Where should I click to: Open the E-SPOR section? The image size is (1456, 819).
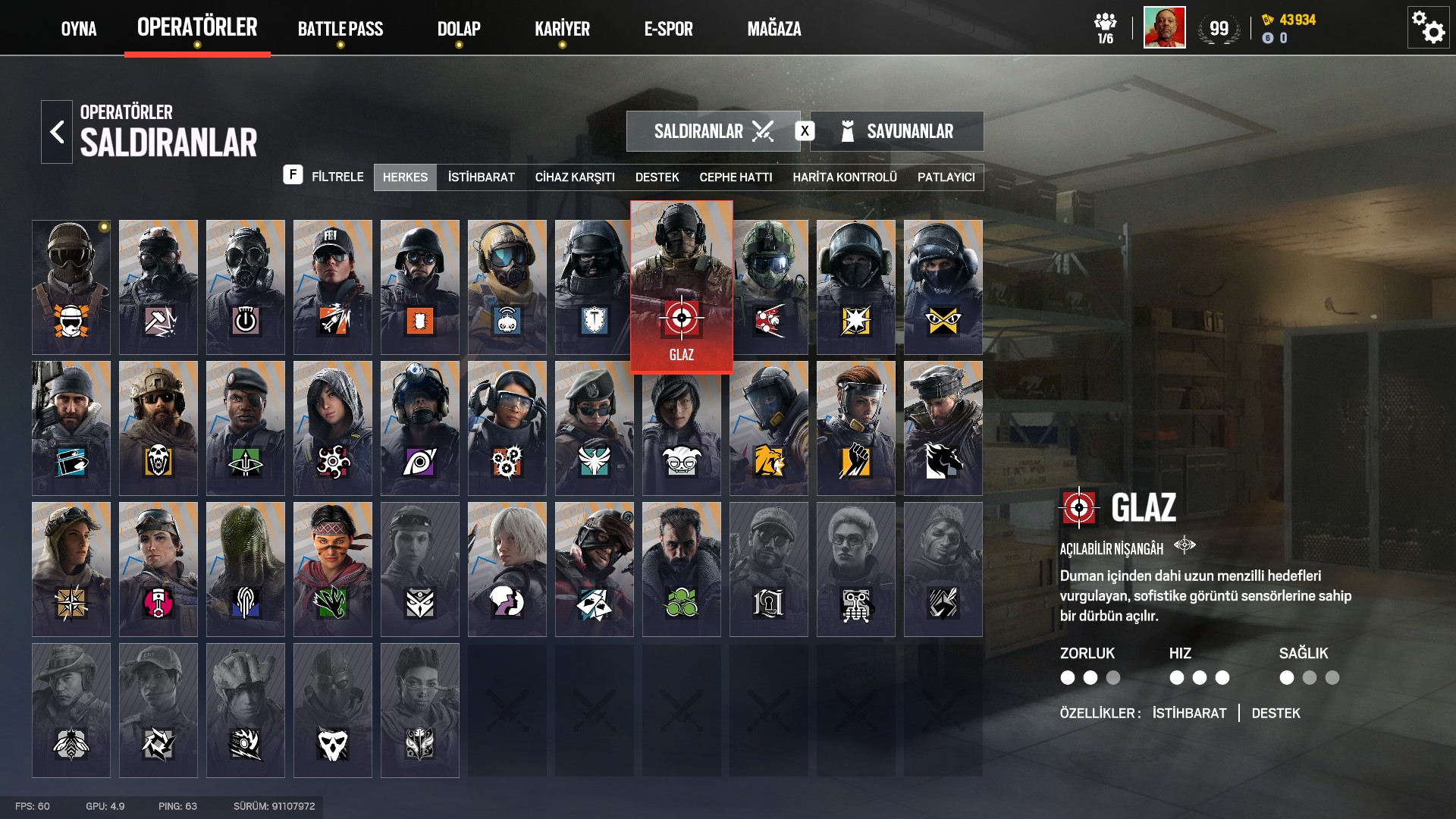pyautogui.click(x=668, y=29)
